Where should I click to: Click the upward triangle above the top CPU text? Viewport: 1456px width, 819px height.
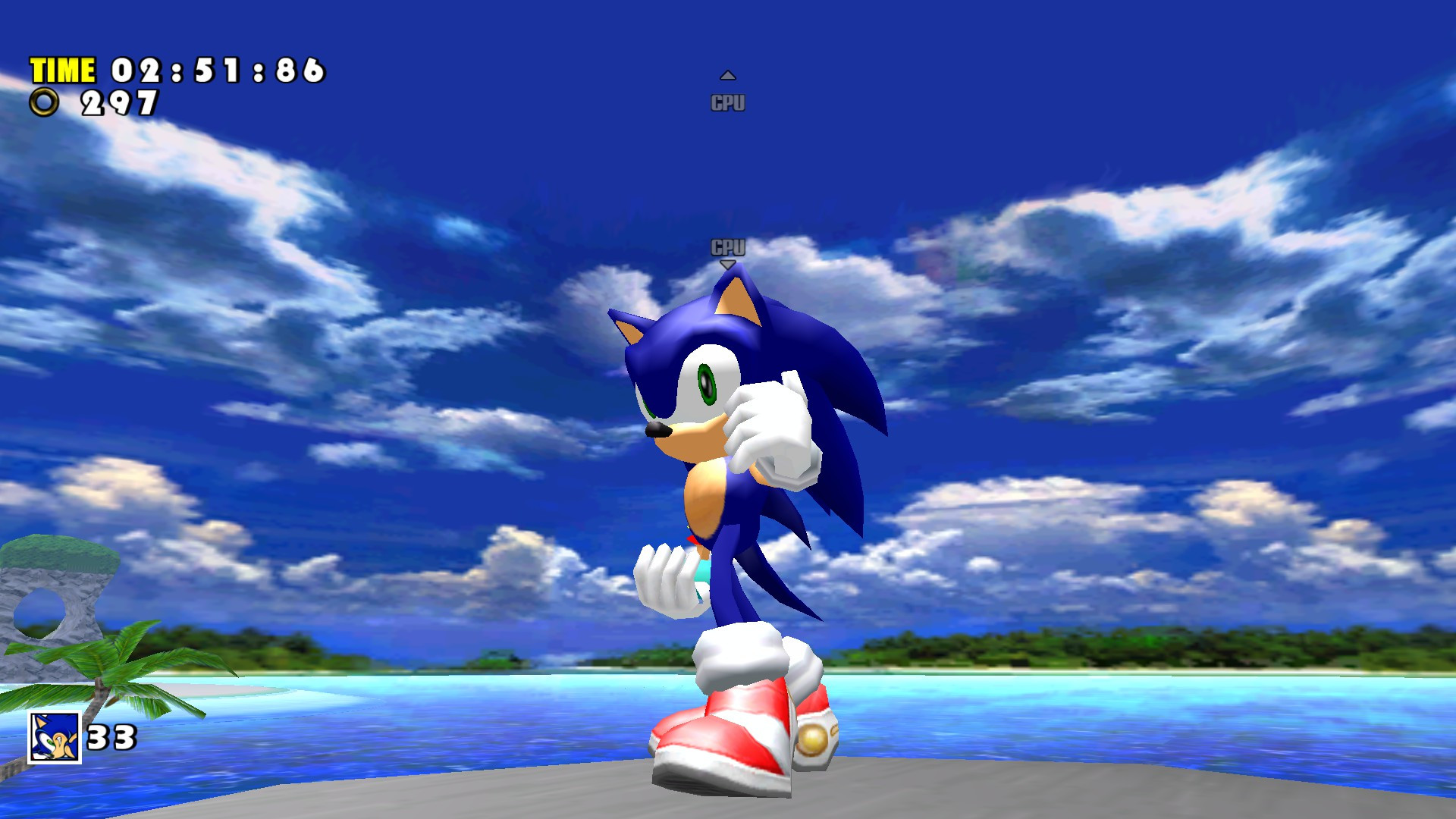click(x=727, y=74)
